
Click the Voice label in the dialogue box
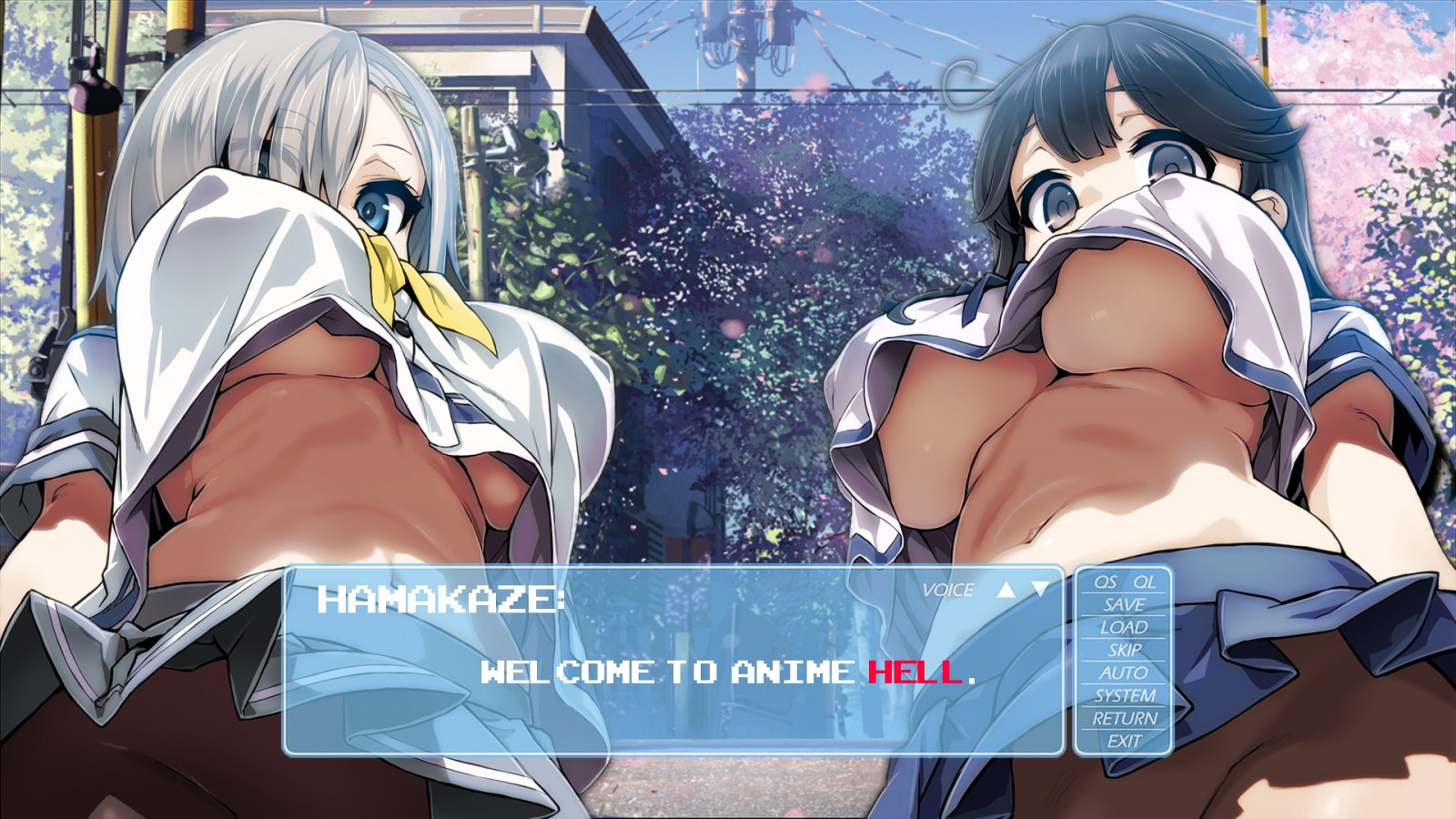[x=947, y=590]
